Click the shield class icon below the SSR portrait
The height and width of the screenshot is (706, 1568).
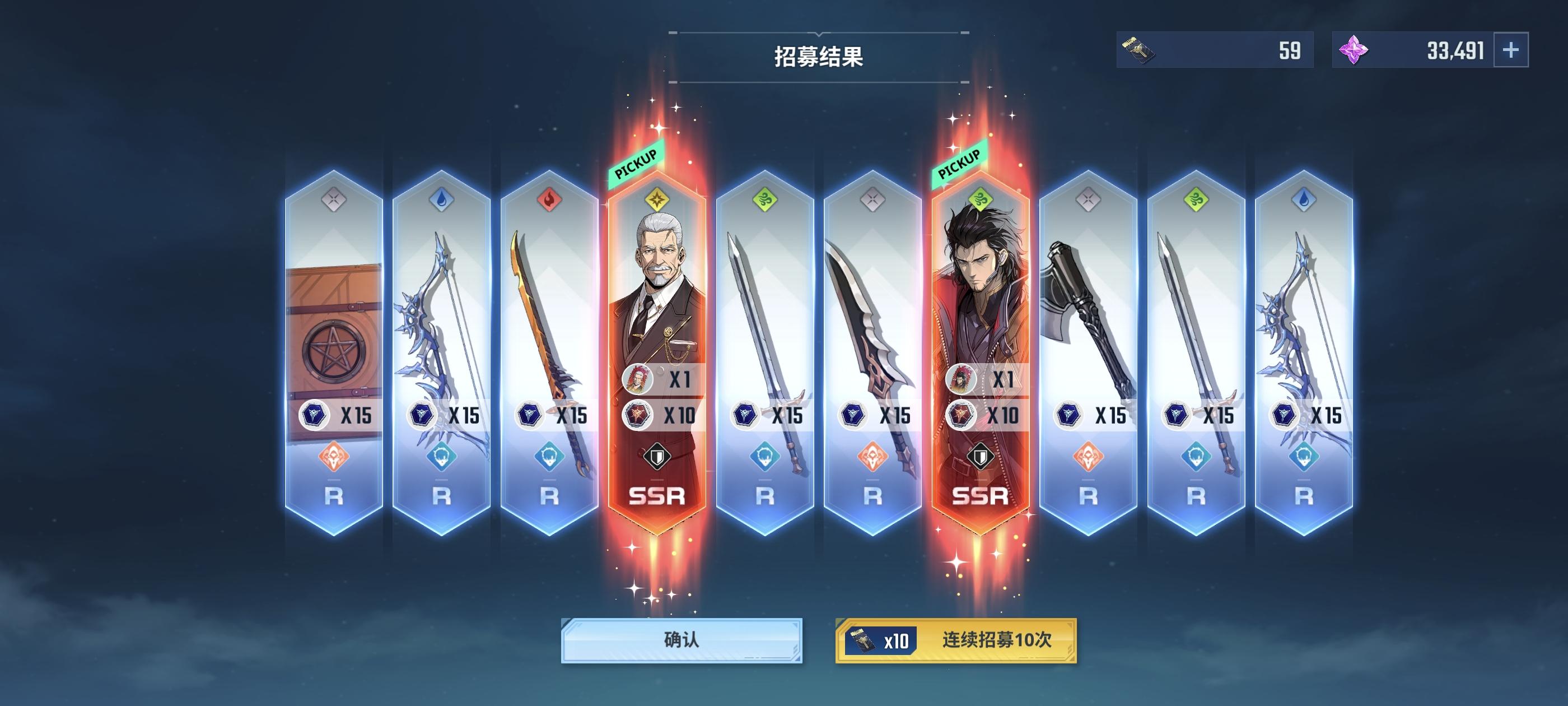click(x=657, y=456)
